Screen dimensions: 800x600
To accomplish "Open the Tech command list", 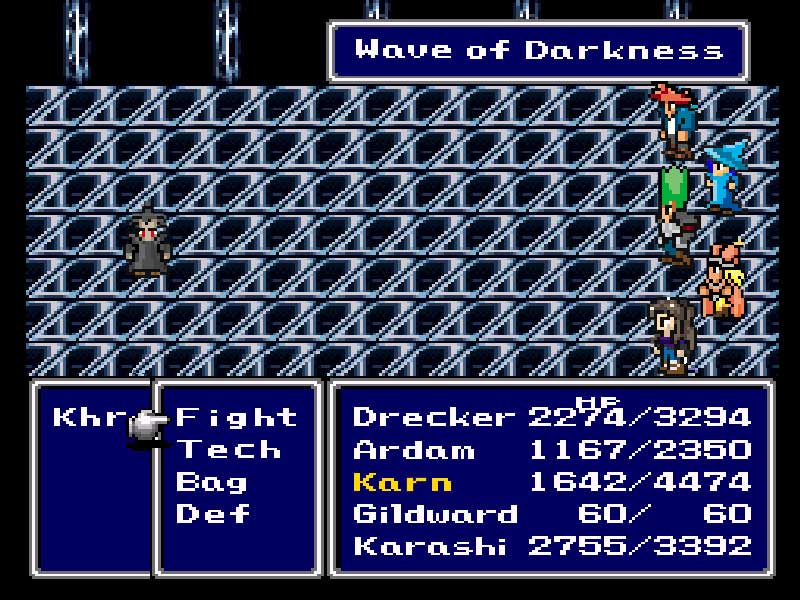I will click(x=228, y=450).
